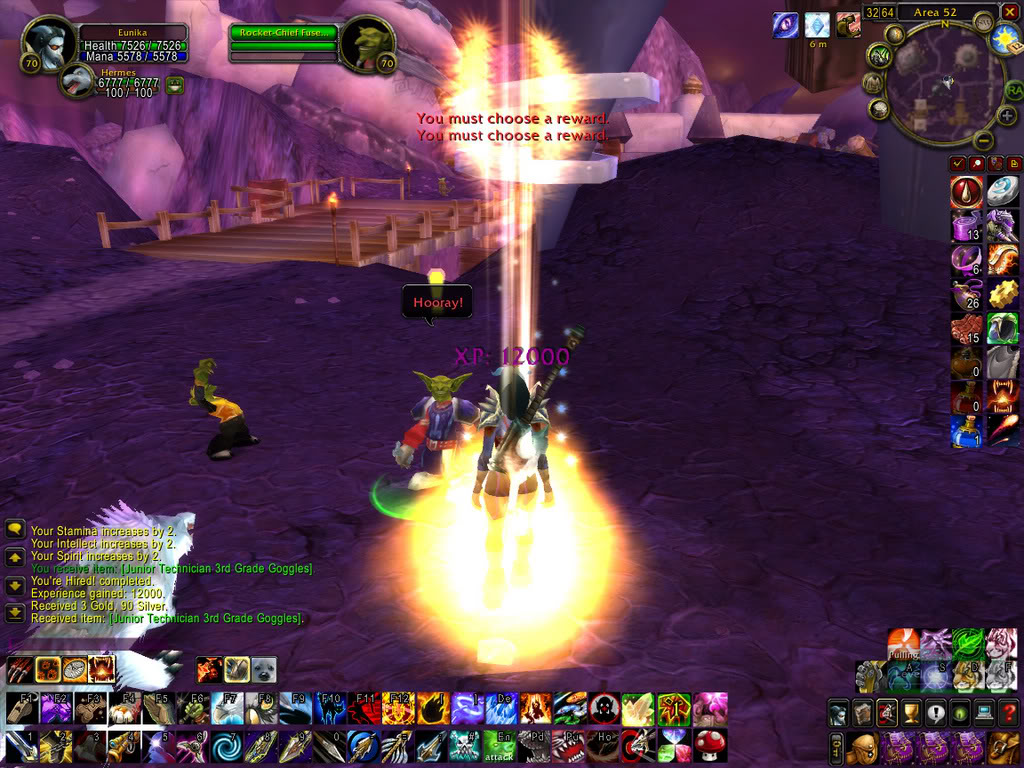Open the golden backpack
Image resolution: width=1024 pixels, height=768 pixels.
pos(1004,746)
